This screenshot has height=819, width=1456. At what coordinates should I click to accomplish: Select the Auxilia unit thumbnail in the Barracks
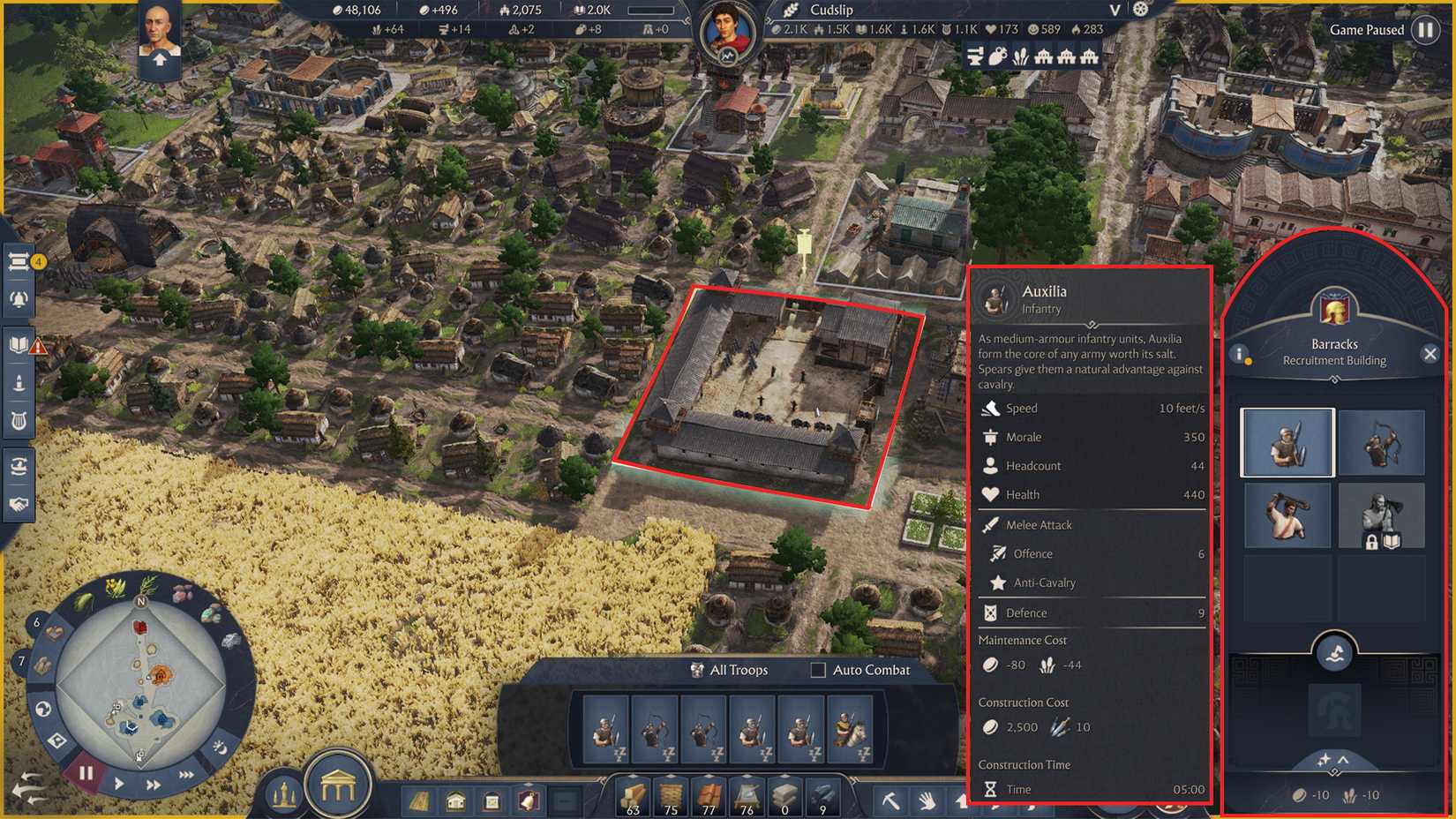1287,442
